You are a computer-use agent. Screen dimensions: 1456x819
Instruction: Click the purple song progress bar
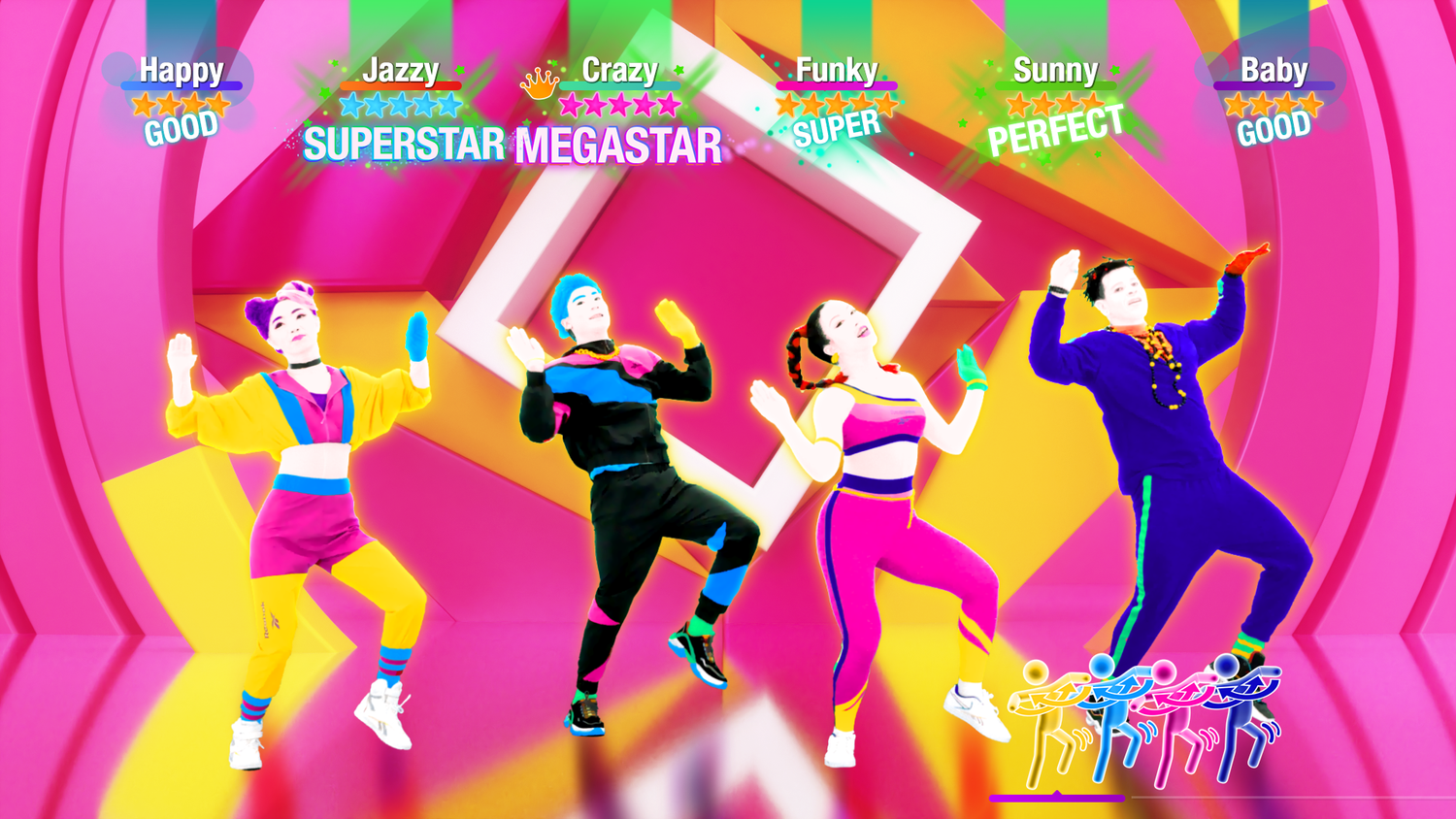point(1058,798)
